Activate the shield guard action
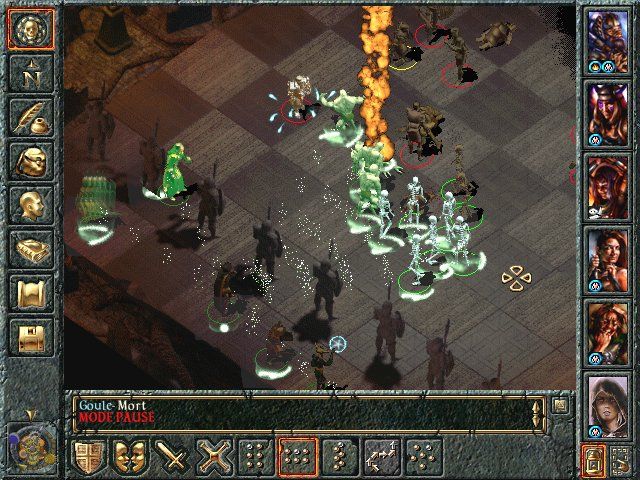 [x=90, y=458]
